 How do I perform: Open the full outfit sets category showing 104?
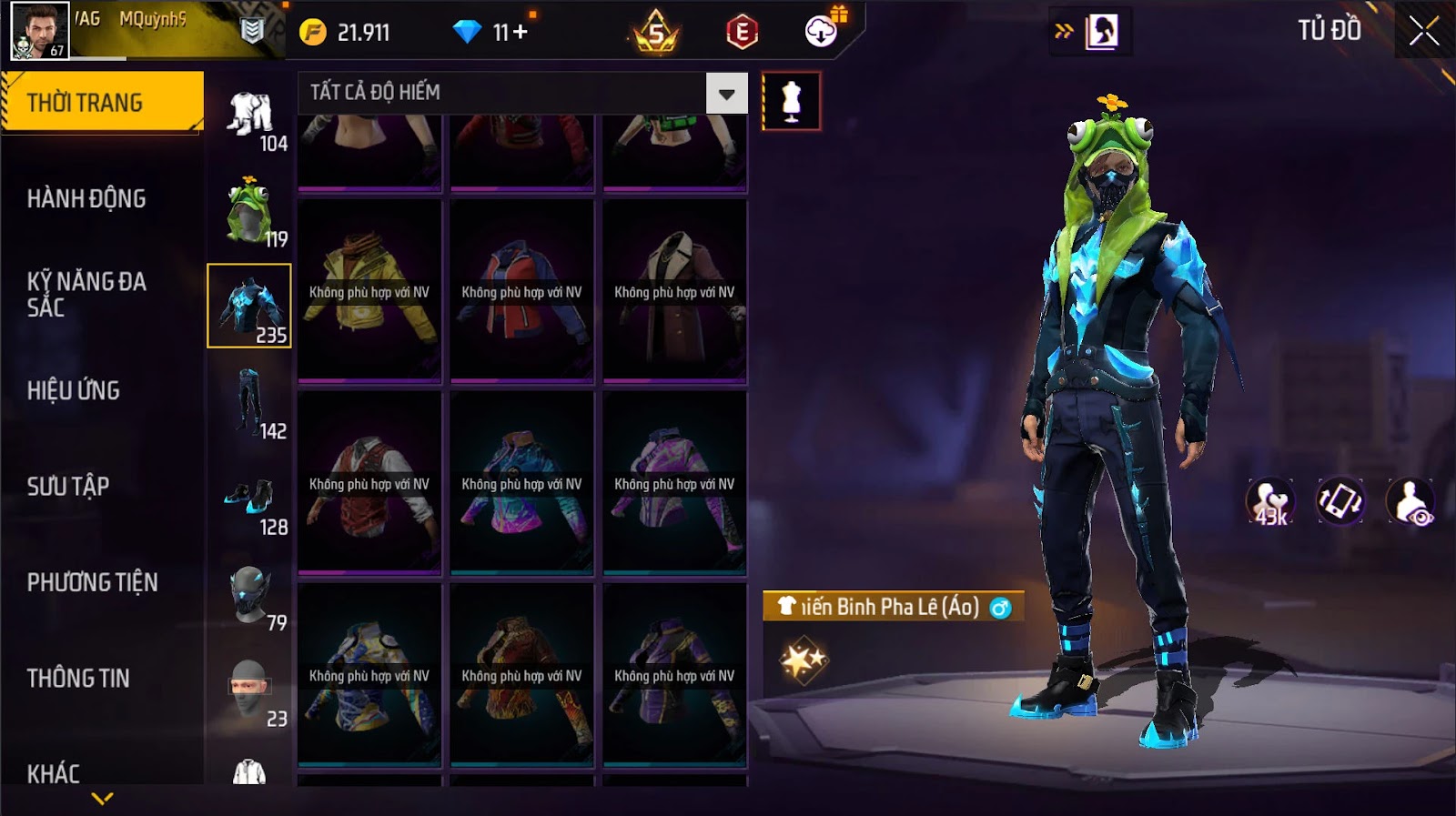pos(250,117)
